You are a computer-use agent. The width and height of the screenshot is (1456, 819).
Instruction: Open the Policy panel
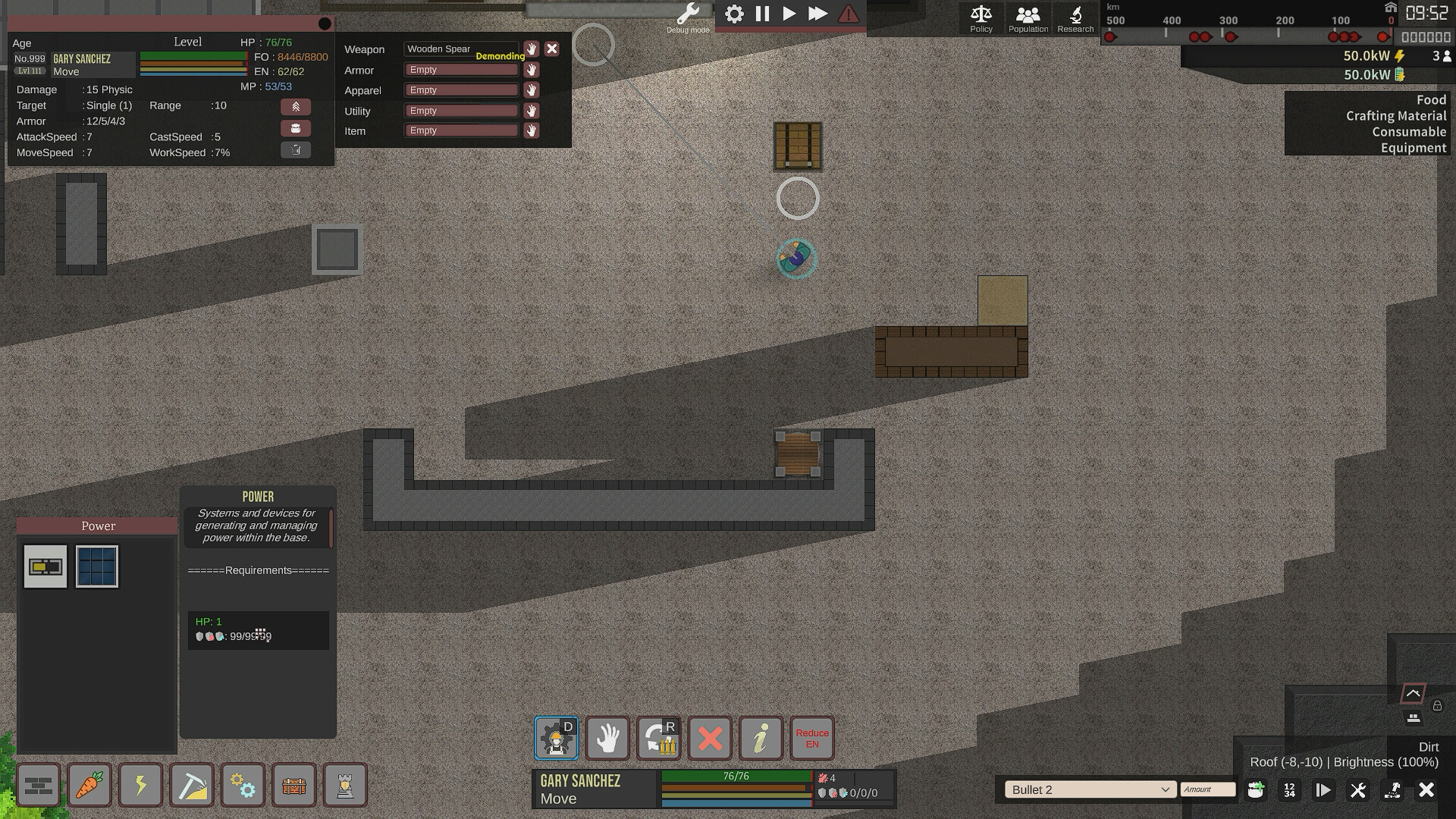981,17
